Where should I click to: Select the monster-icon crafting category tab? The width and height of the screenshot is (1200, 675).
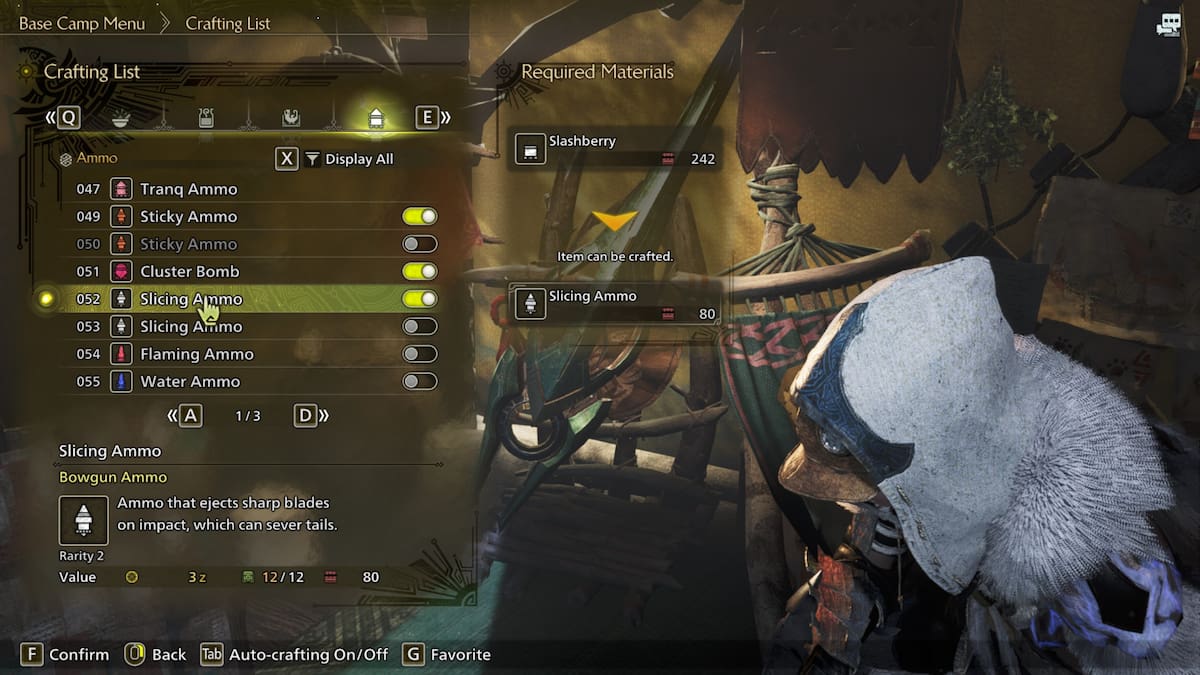[290, 118]
